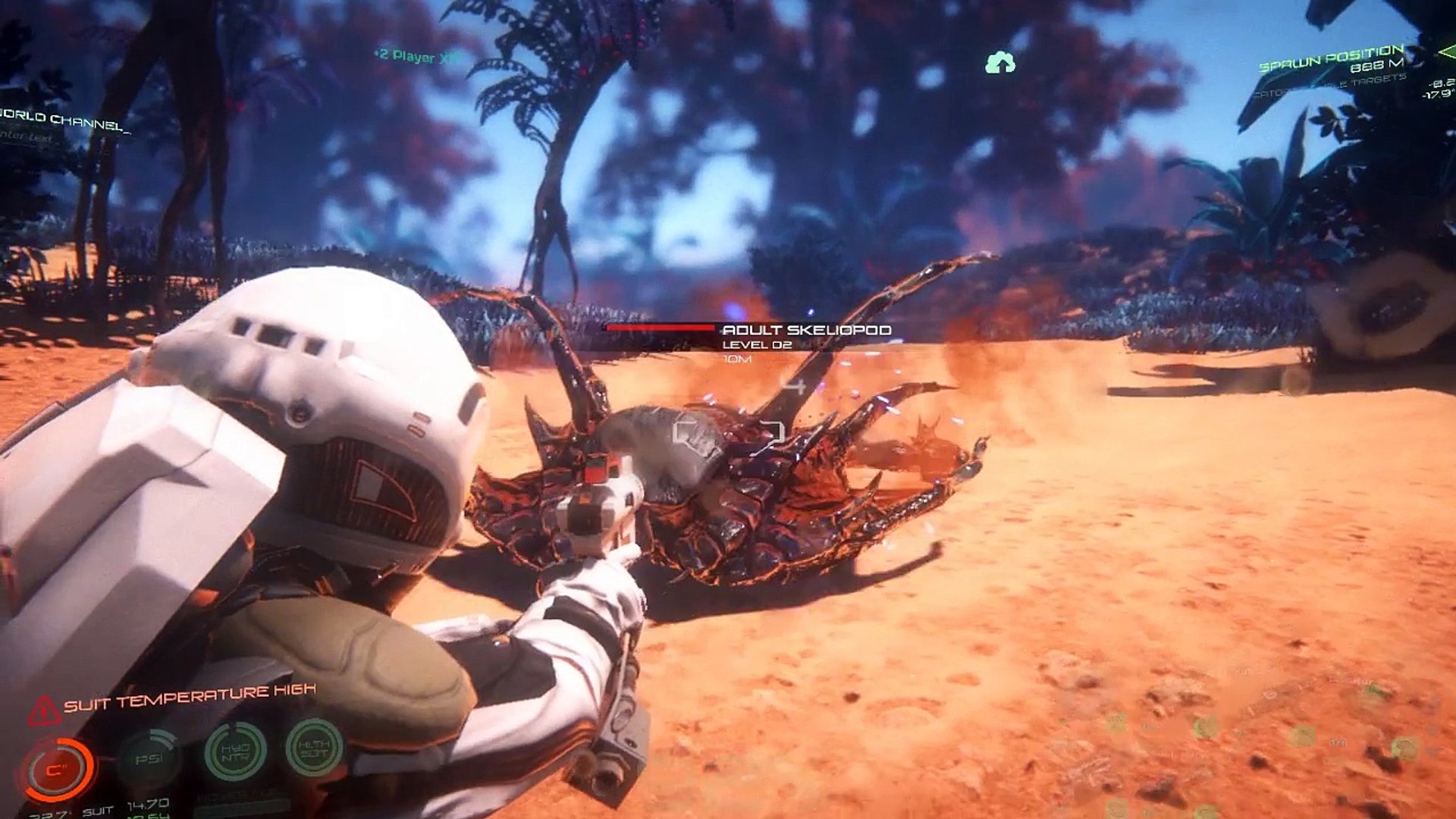
Task: Select the World Channel chat header
Action: tap(64, 121)
